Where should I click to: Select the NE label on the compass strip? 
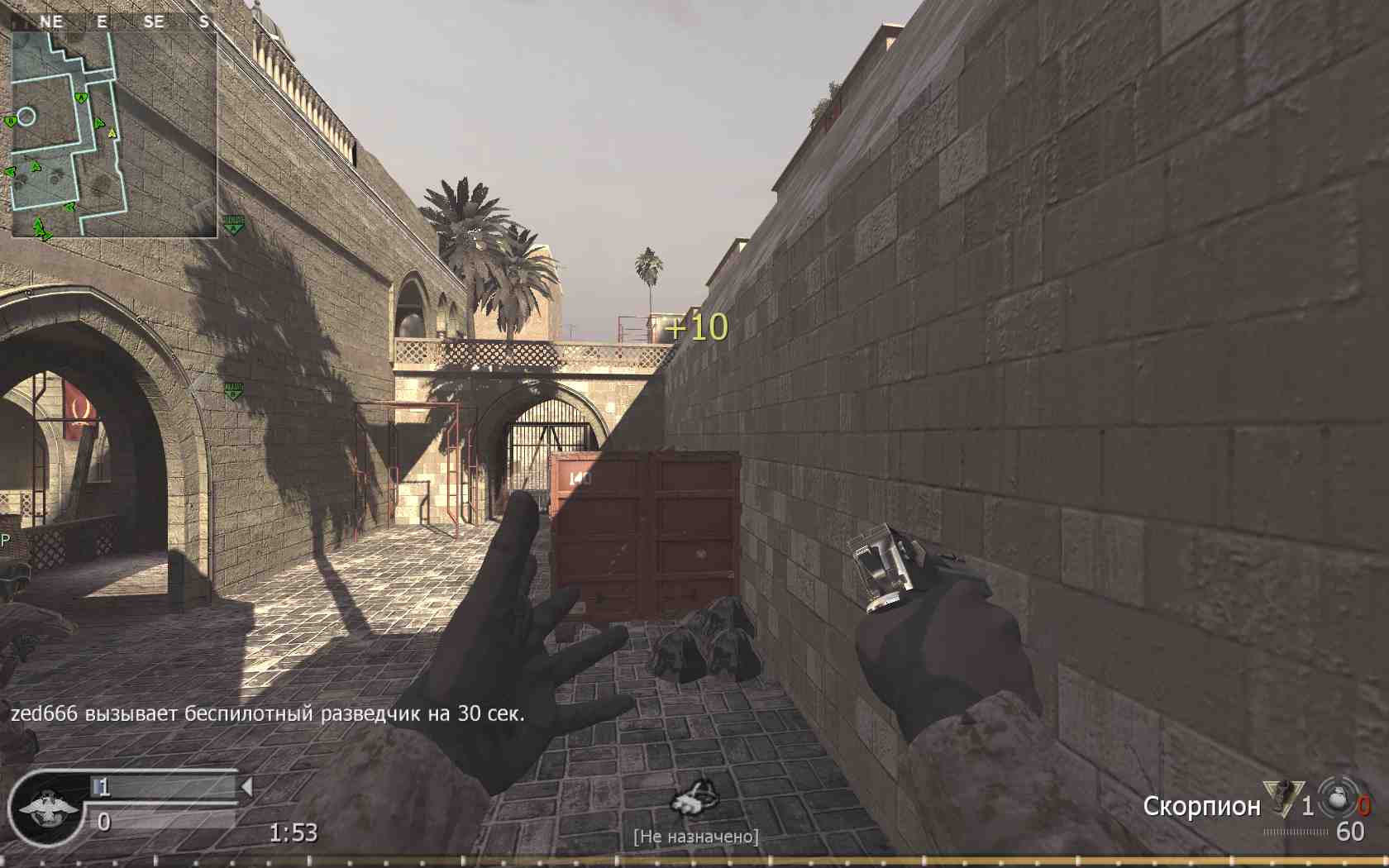(51, 21)
